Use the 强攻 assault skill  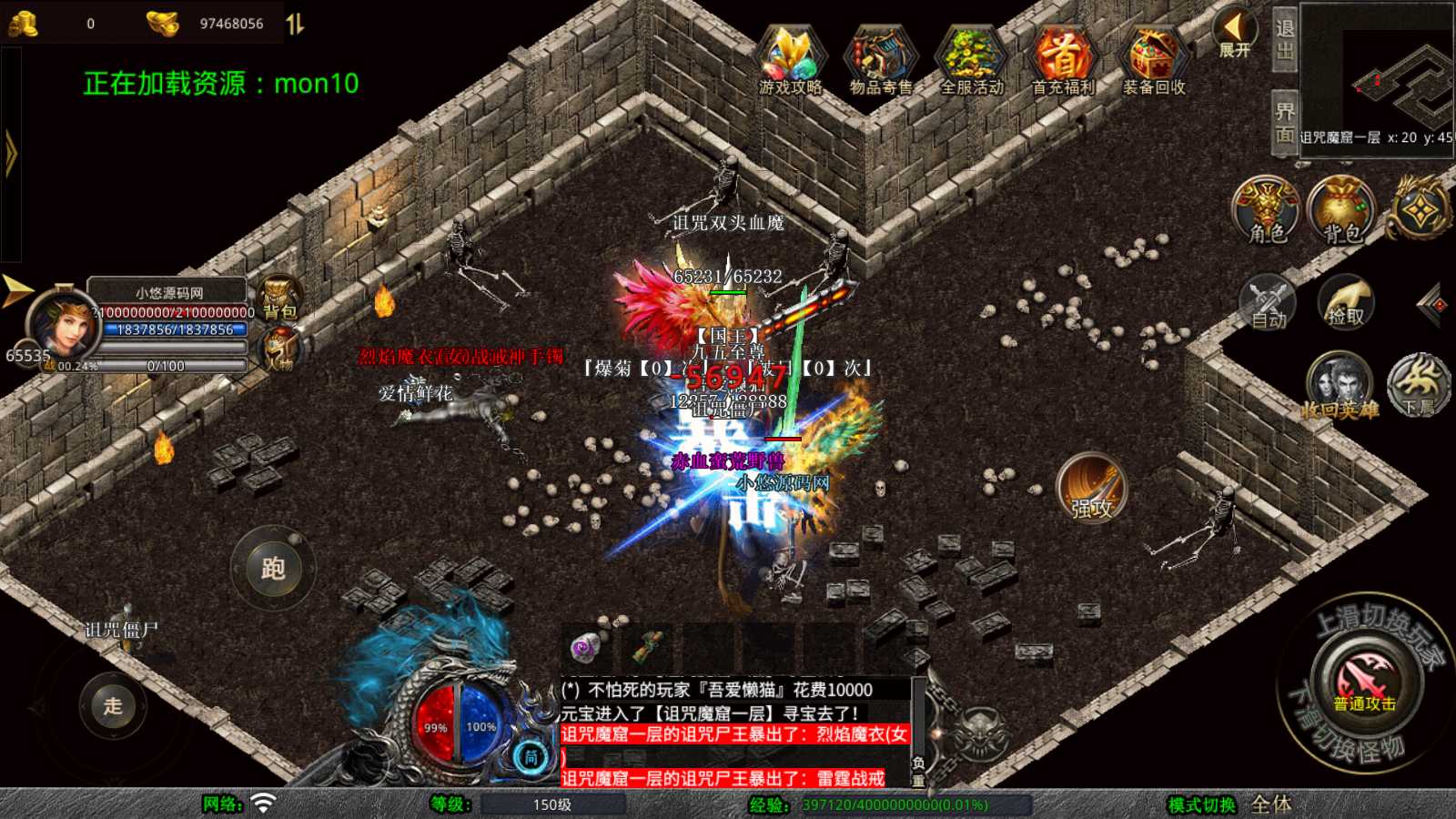pyautogui.click(x=1092, y=489)
